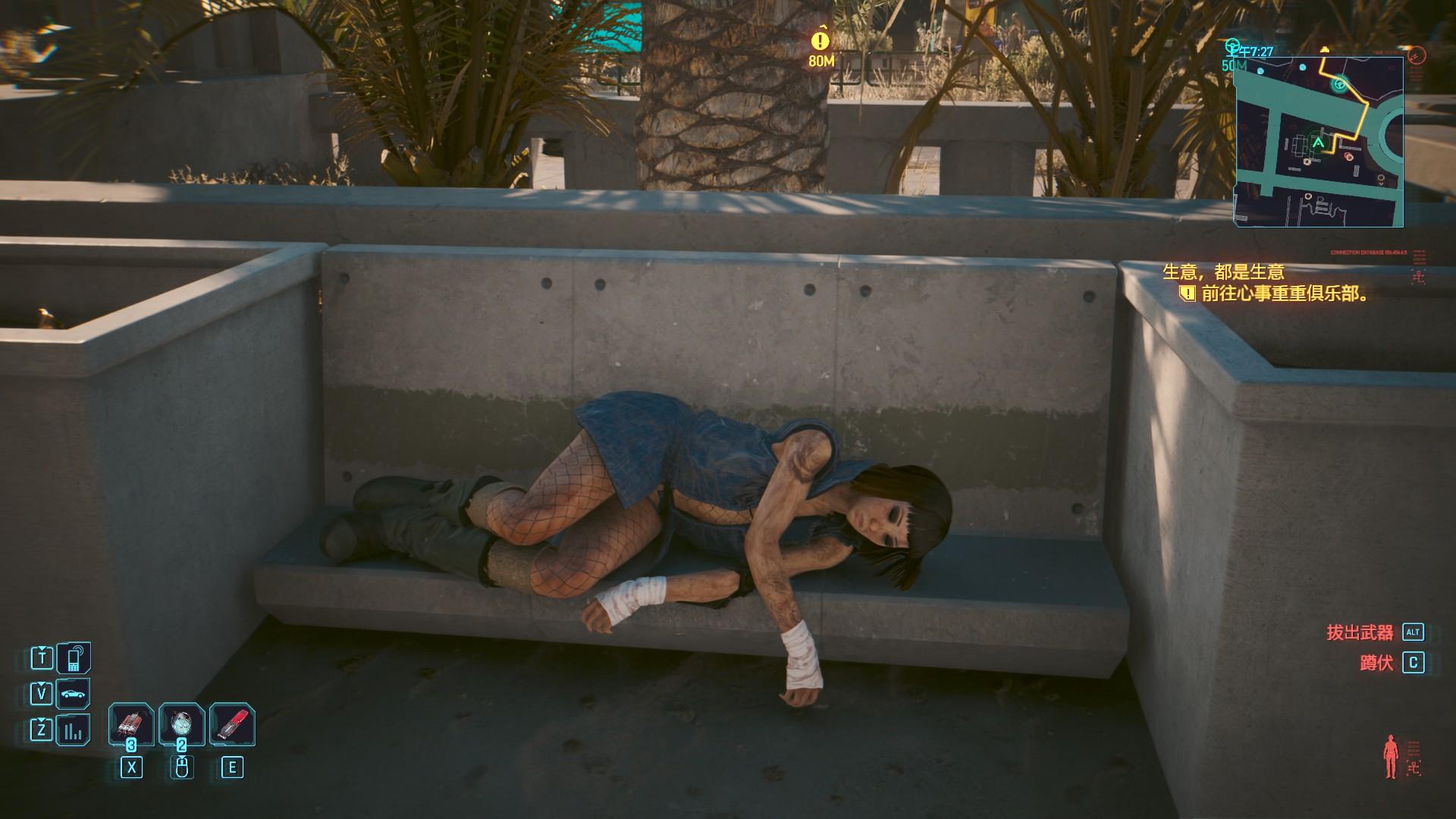The width and height of the screenshot is (1456, 819).
Task: Select the car vehicle icon
Action: [x=74, y=693]
